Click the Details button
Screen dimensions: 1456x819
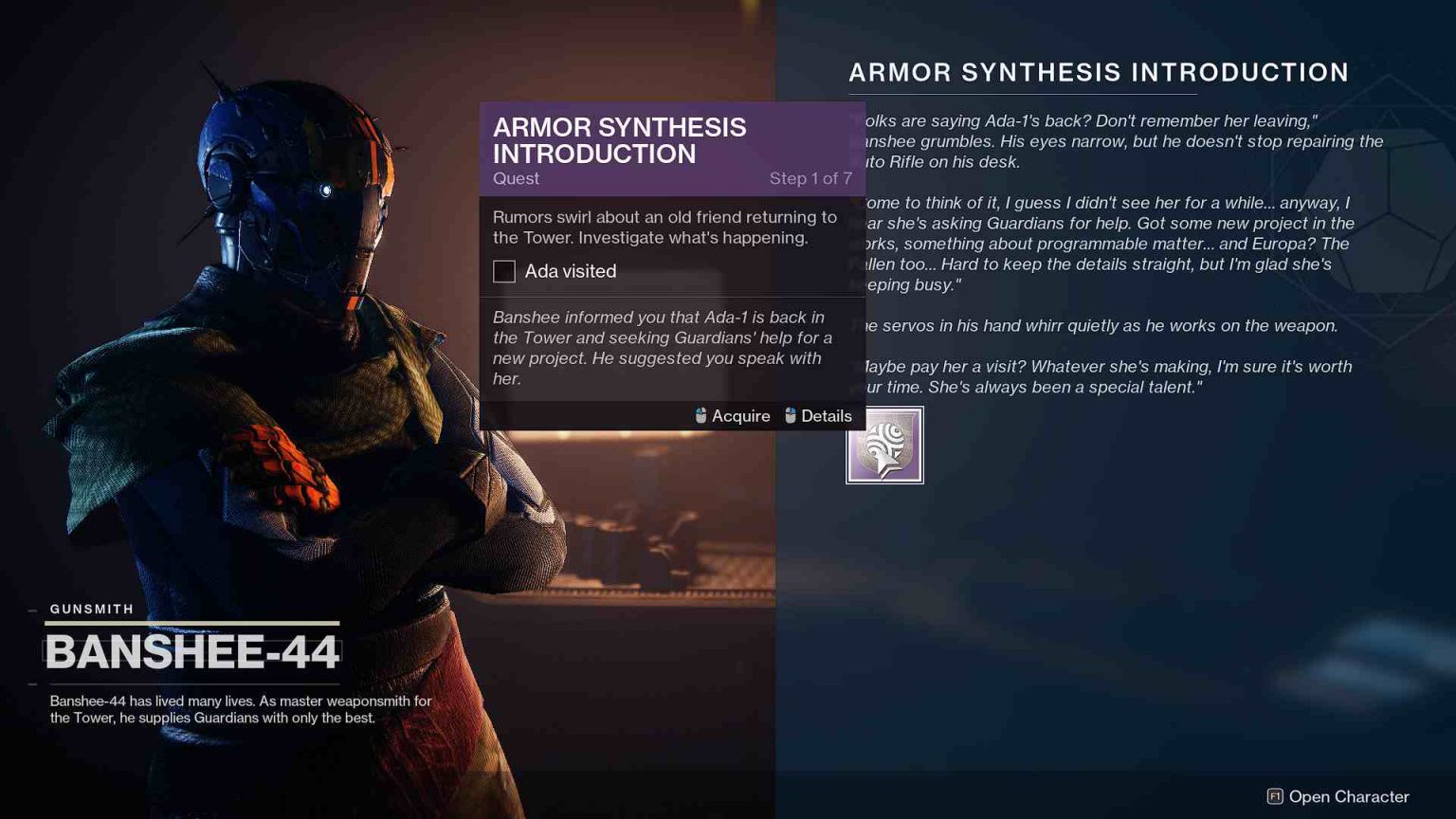pyautogui.click(x=826, y=415)
